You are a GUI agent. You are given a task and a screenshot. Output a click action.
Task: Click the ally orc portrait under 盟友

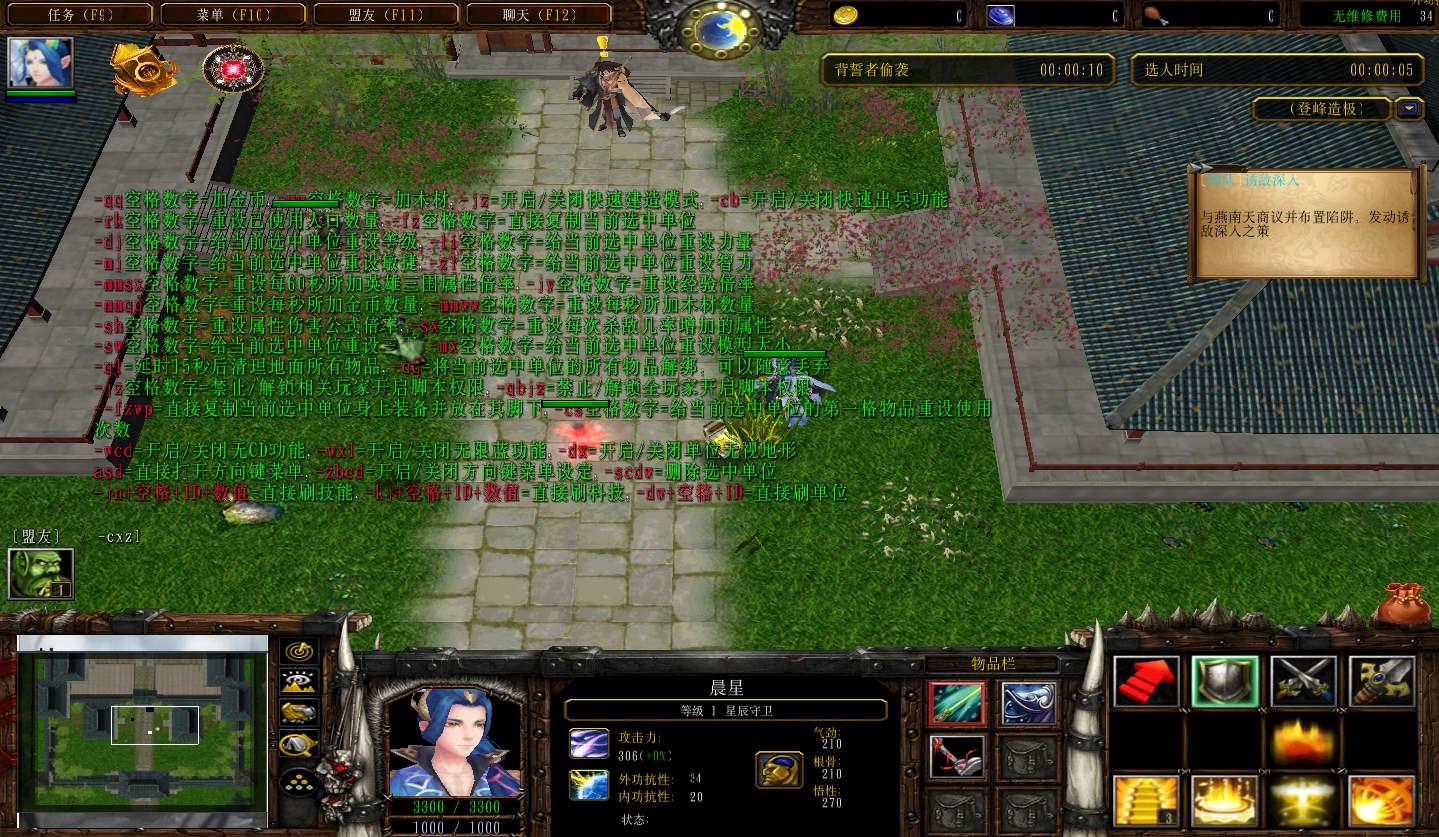(41, 574)
